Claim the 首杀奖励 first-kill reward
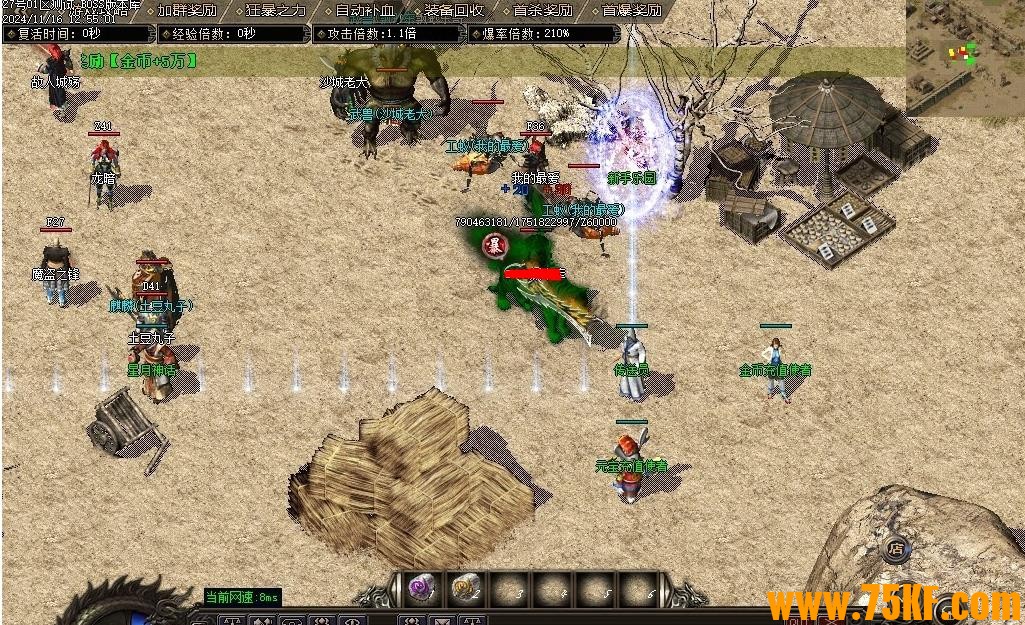Image resolution: width=1025 pixels, height=625 pixels. tap(542, 11)
